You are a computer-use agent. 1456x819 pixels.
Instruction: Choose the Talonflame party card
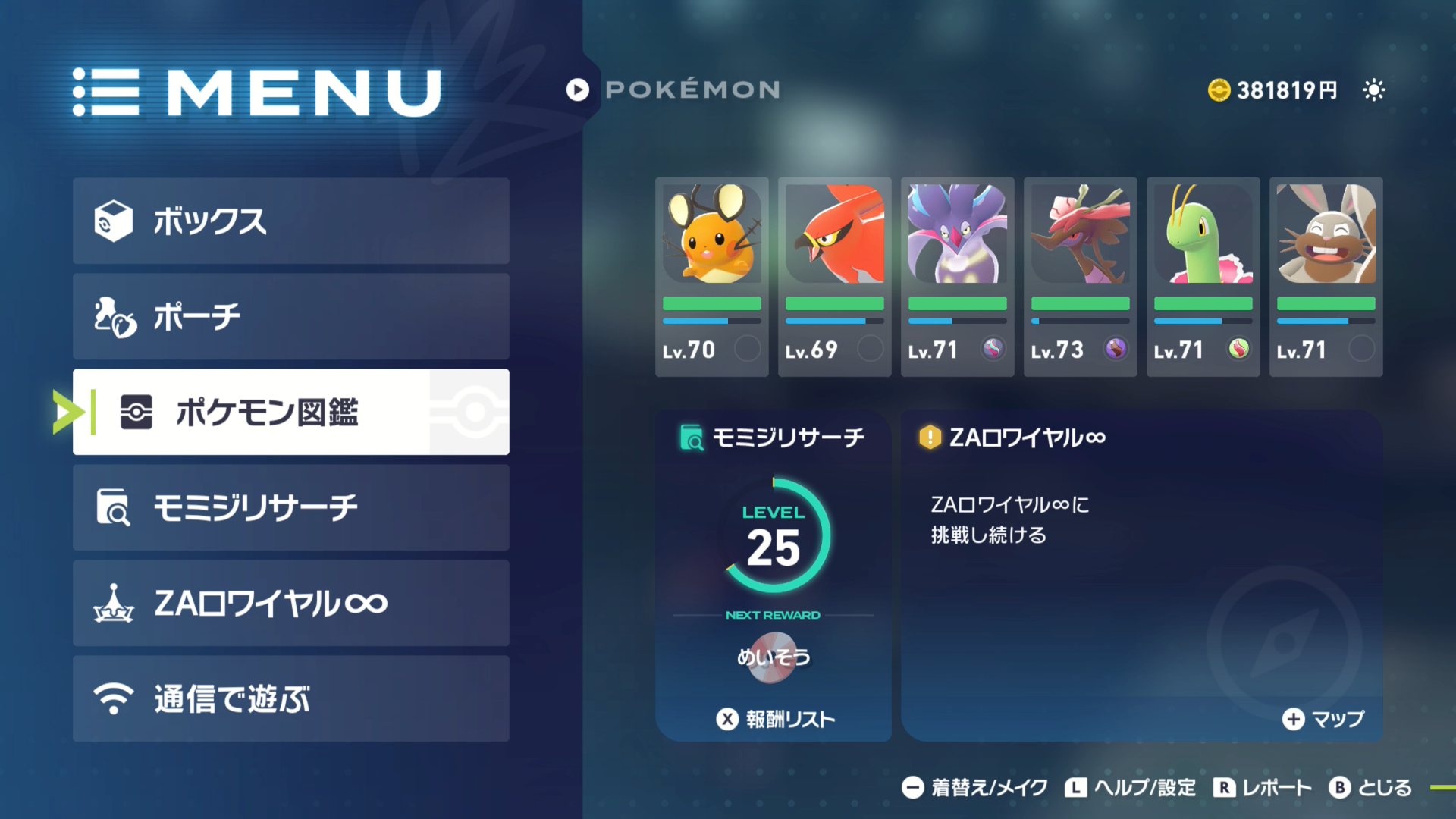[x=834, y=277]
